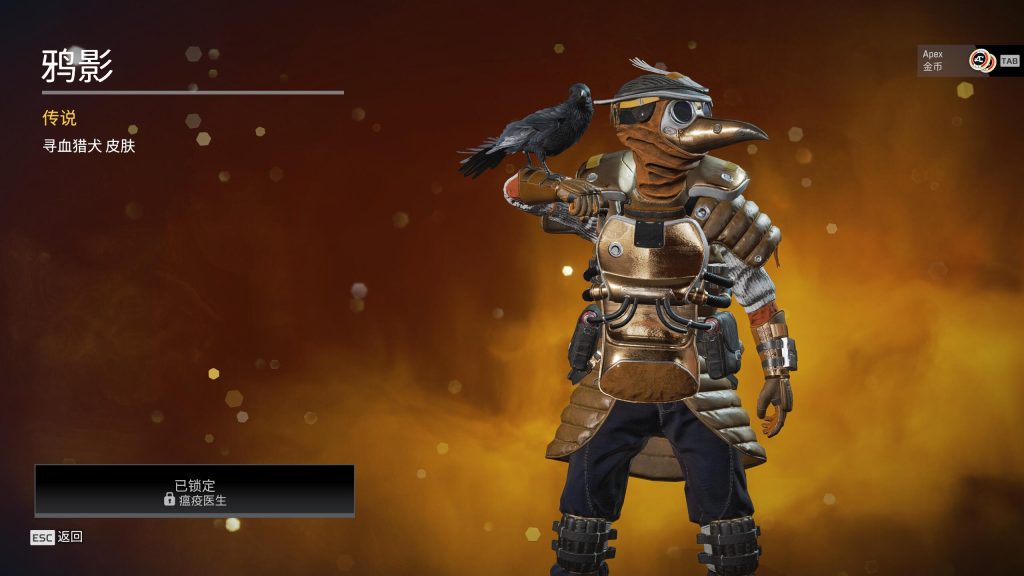Click the locked 瘟疫医生 unlock button

tap(195, 491)
